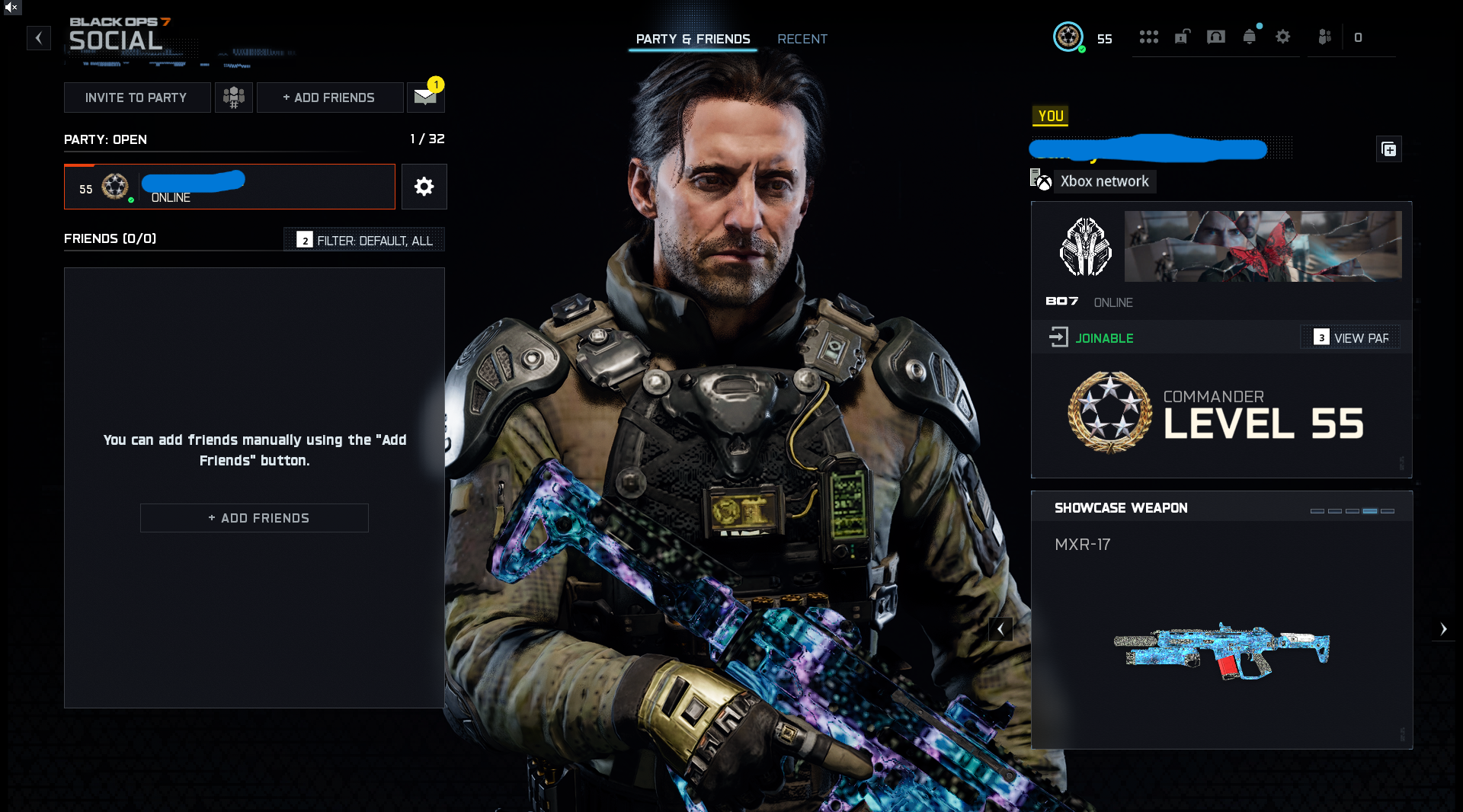The height and width of the screenshot is (812, 1463).
Task: Open the mail inbox with one notification
Action: click(x=425, y=97)
